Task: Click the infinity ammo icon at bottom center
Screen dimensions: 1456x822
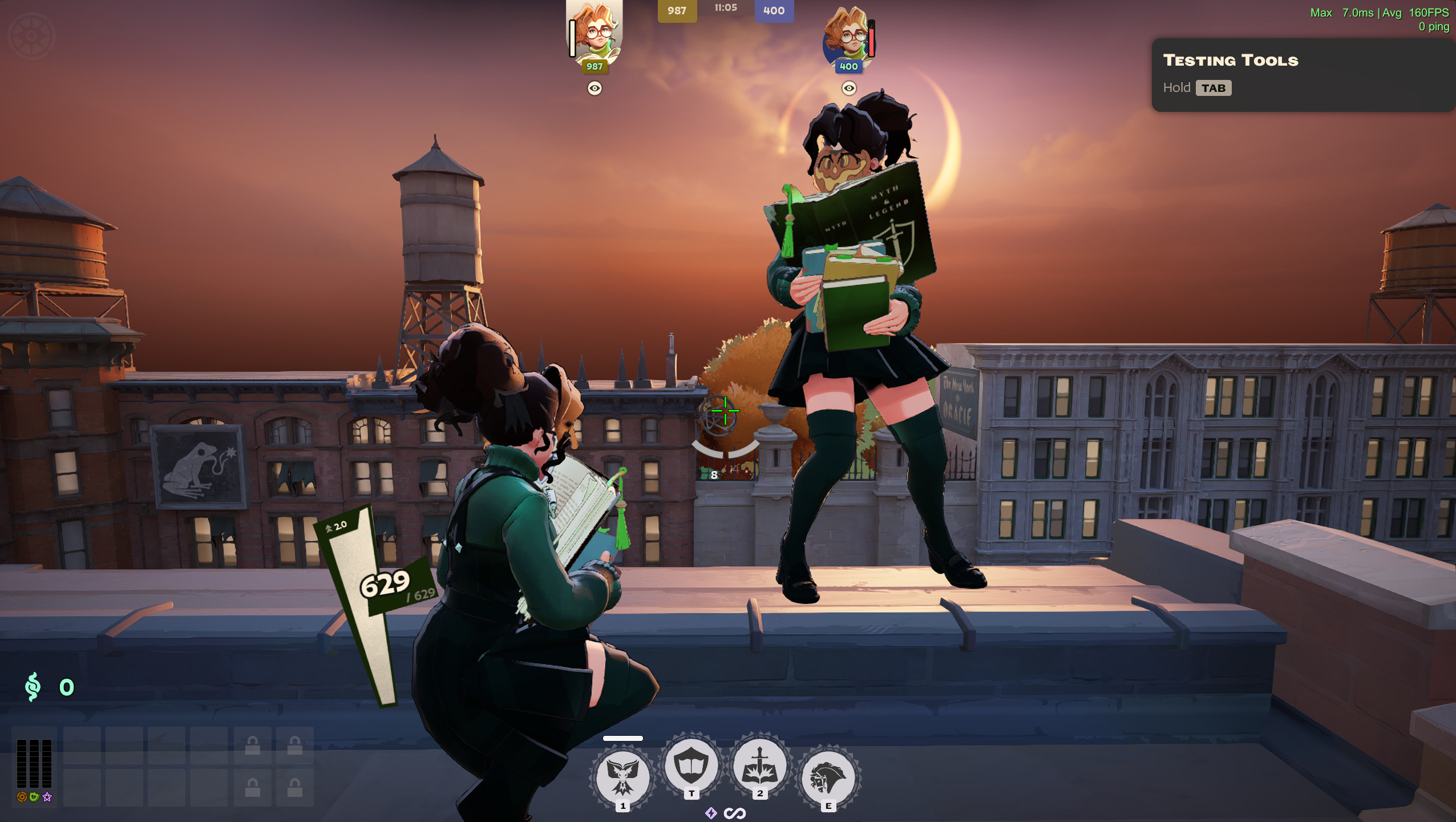Action: coord(735,815)
